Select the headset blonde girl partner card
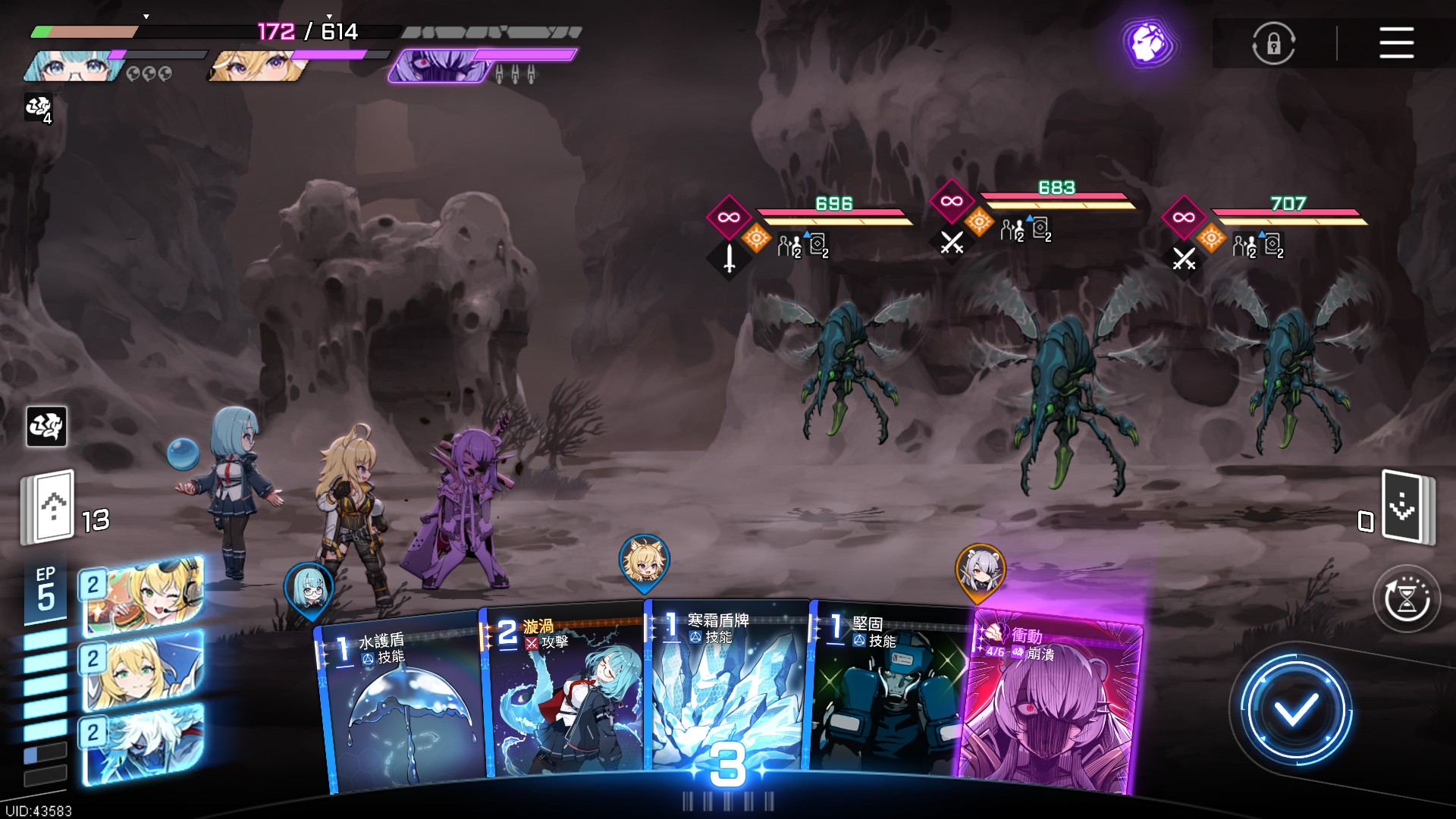1456x819 pixels. [x=143, y=595]
